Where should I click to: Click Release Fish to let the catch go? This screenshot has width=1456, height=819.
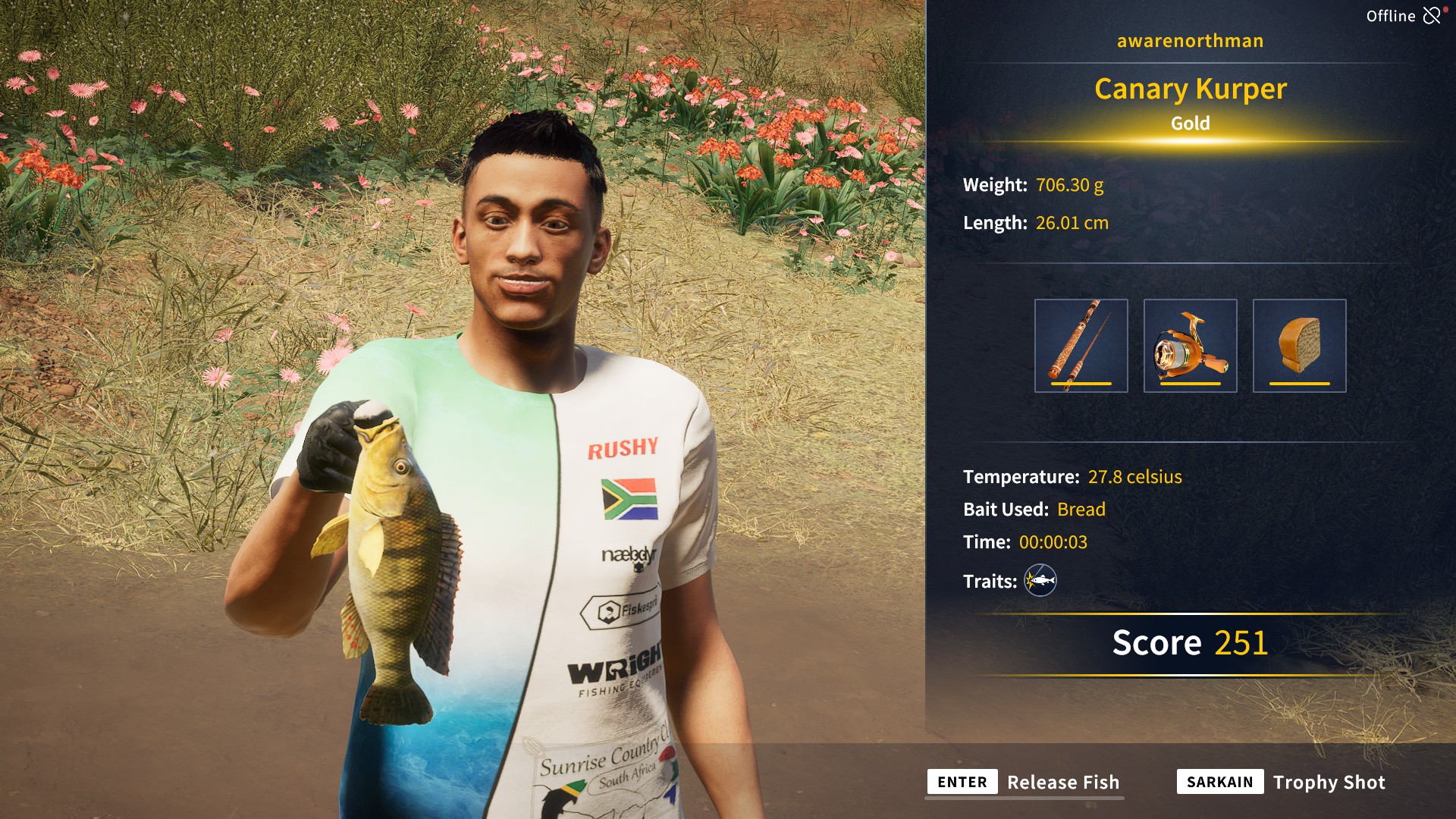[x=1063, y=782]
